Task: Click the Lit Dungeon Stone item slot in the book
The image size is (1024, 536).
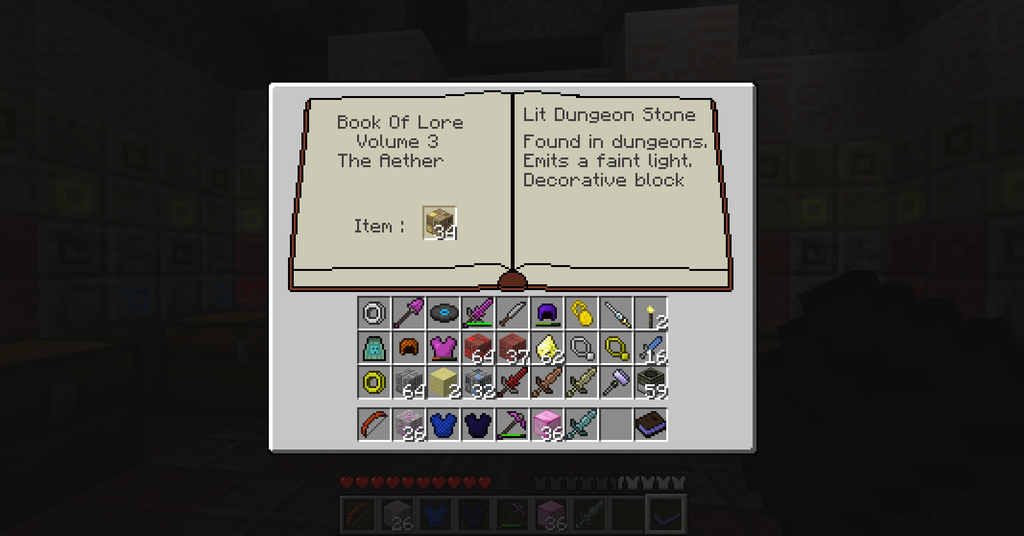Action: pyautogui.click(x=439, y=223)
